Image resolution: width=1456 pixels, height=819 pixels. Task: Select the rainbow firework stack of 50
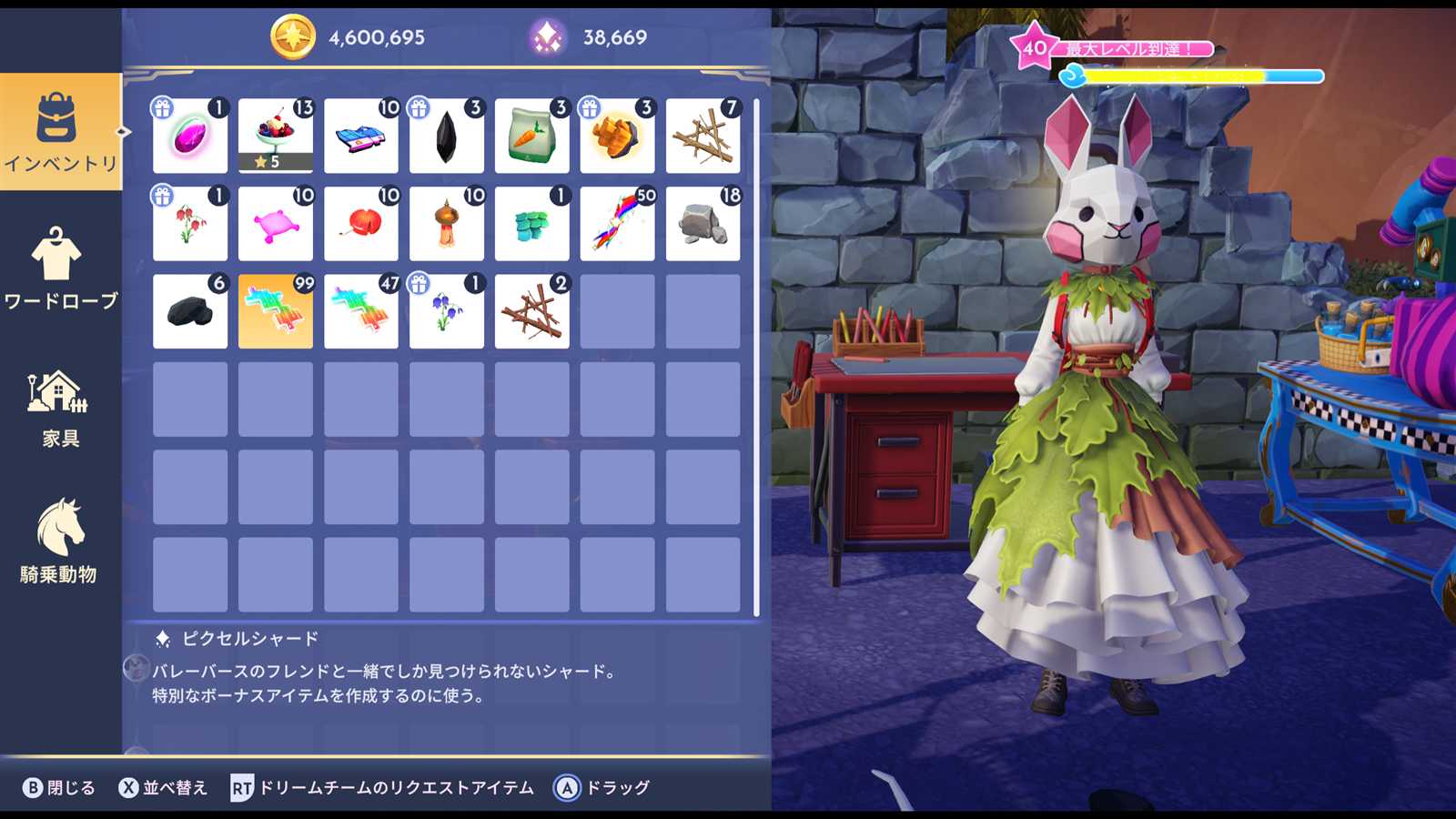(617, 224)
